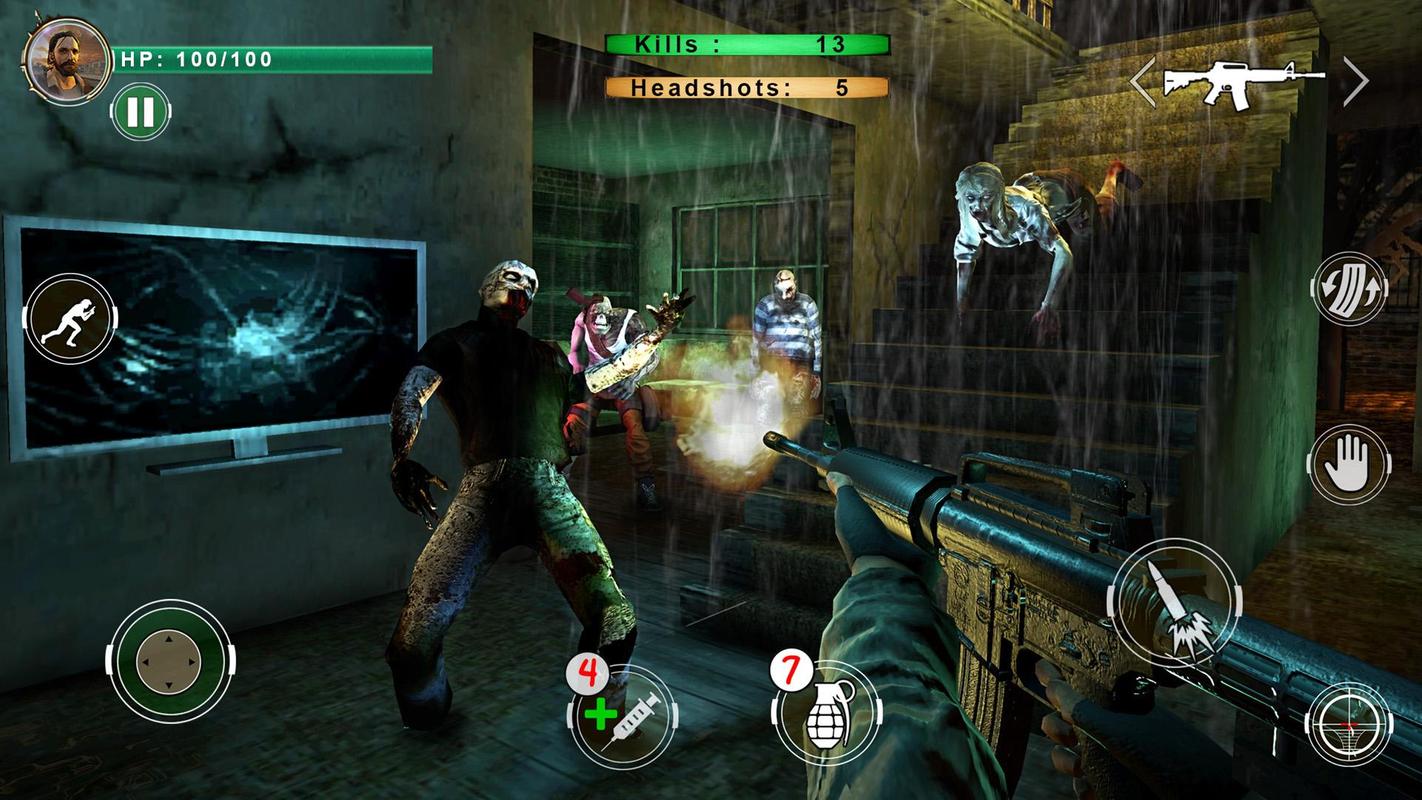Touch the movement joystick pad

pos(169,661)
